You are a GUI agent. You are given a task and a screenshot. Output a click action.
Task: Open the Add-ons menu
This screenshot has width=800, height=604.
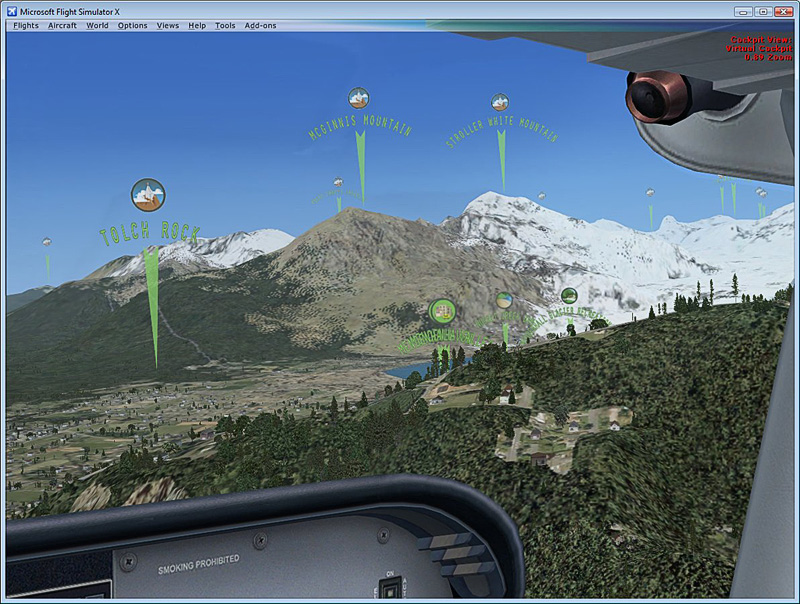pos(261,25)
